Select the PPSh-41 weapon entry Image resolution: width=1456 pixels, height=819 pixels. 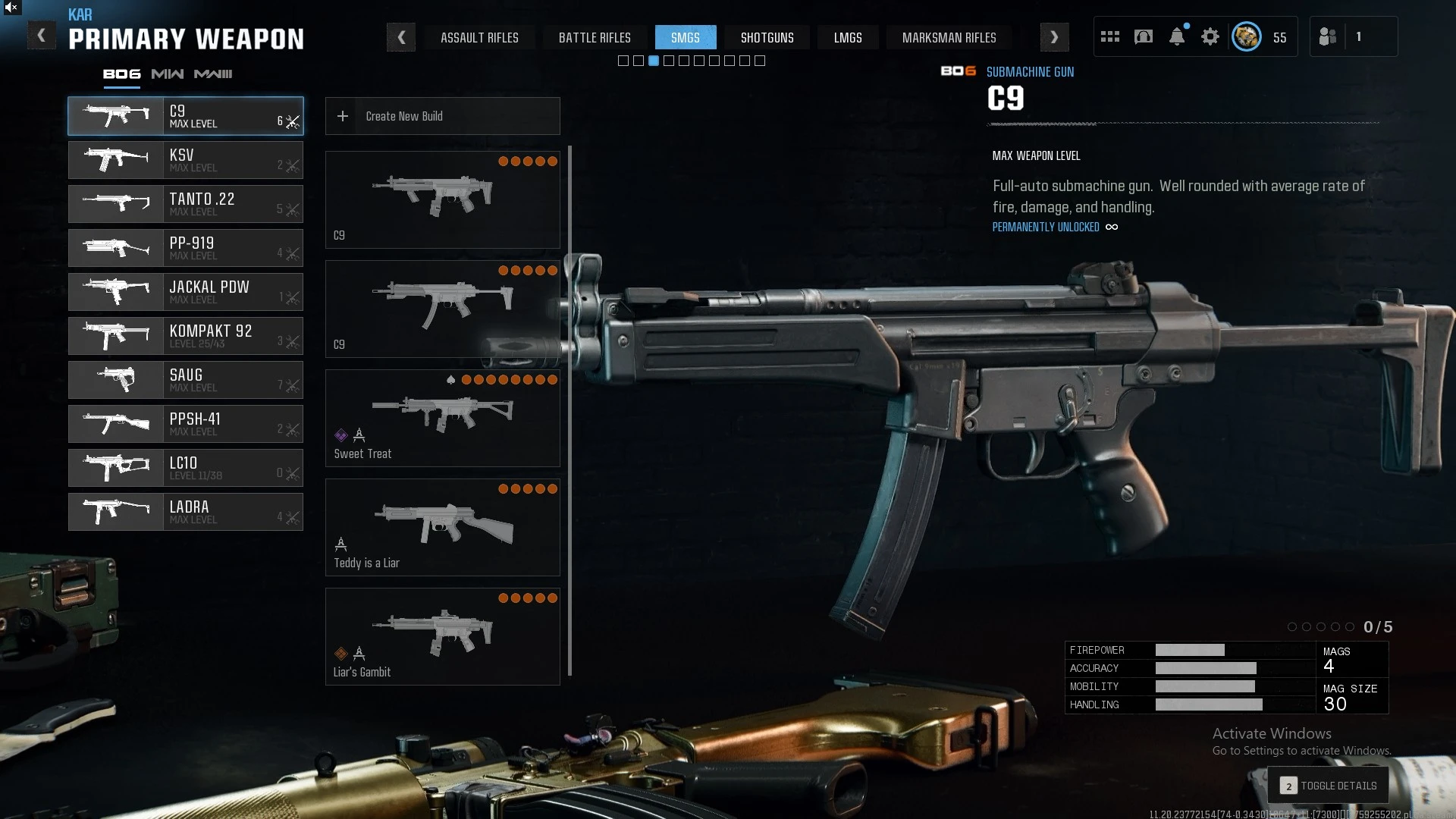click(x=186, y=424)
